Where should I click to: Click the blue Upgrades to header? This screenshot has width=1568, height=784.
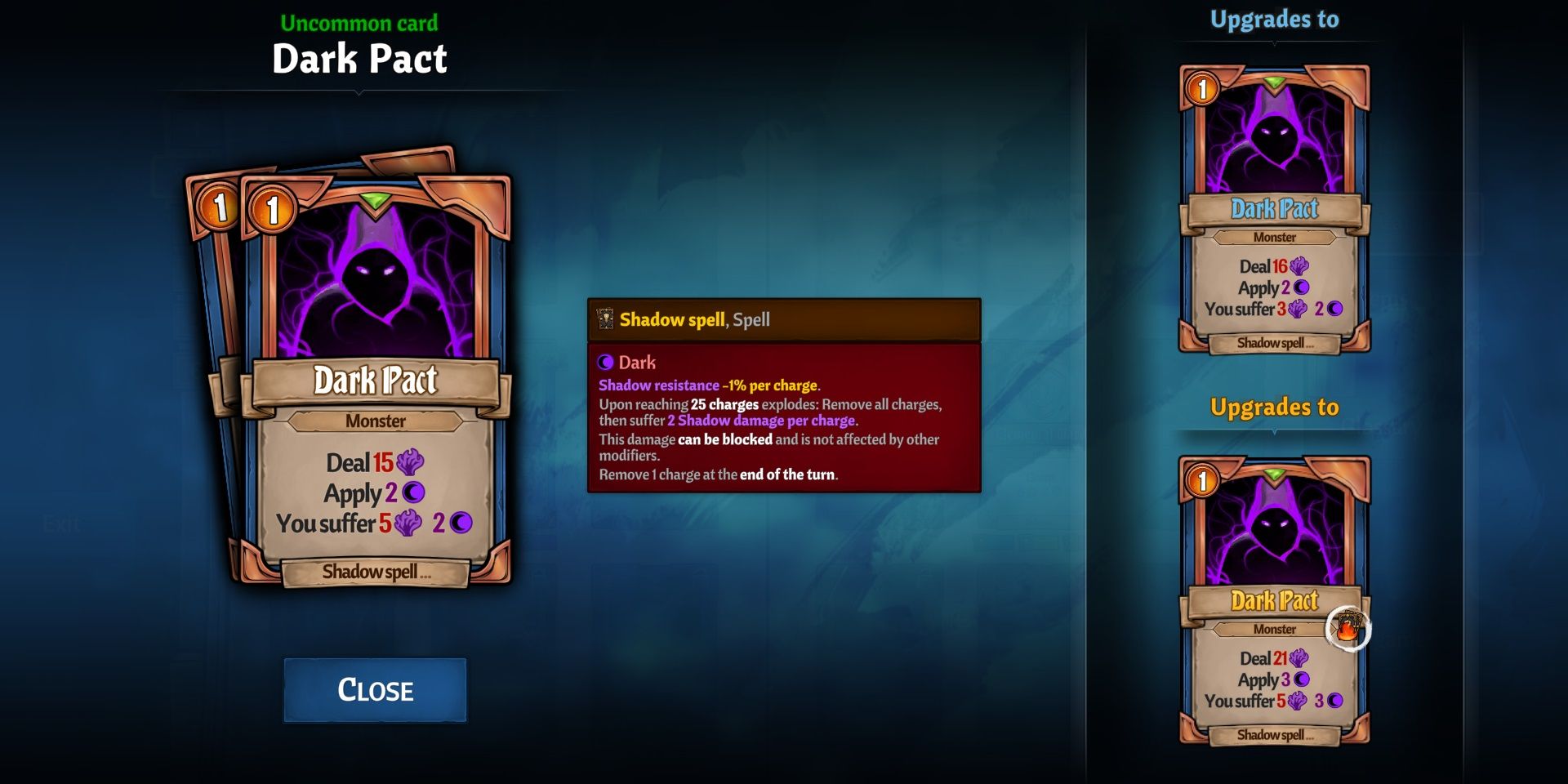click(1276, 18)
